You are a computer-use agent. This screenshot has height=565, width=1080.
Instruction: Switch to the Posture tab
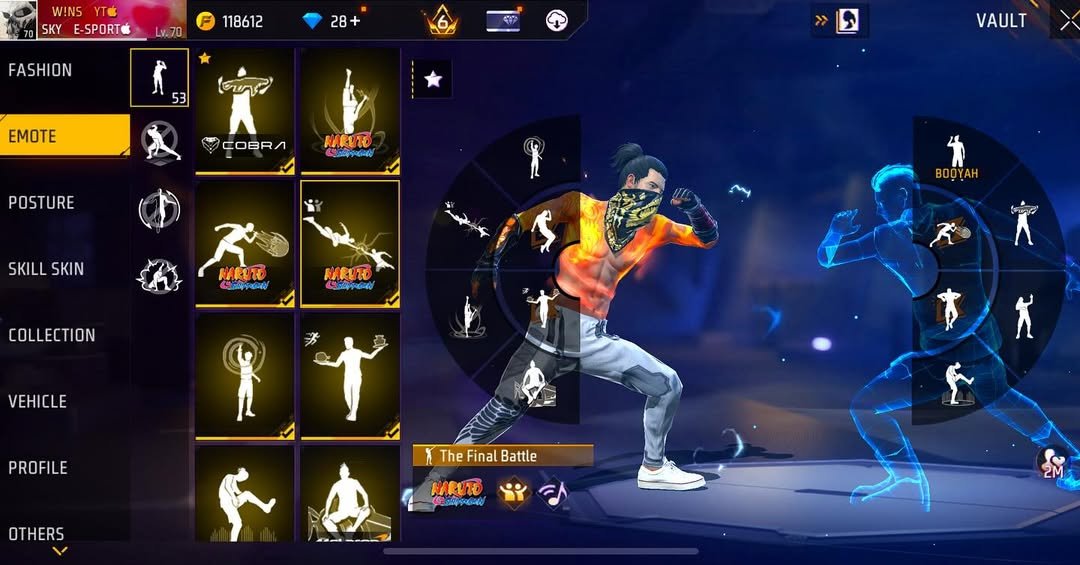(x=42, y=203)
